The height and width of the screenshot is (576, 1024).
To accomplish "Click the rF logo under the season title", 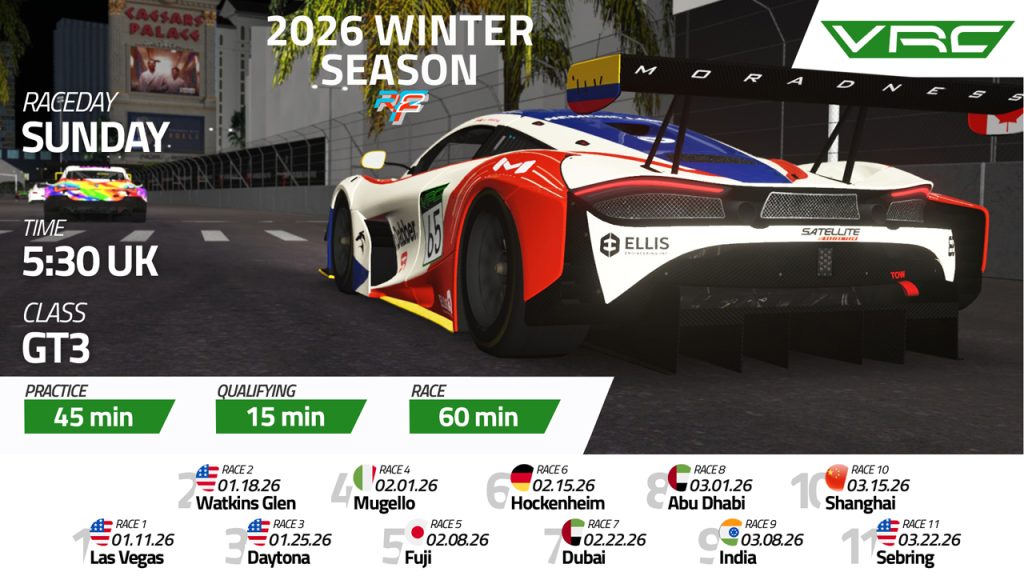I will (399, 102).
